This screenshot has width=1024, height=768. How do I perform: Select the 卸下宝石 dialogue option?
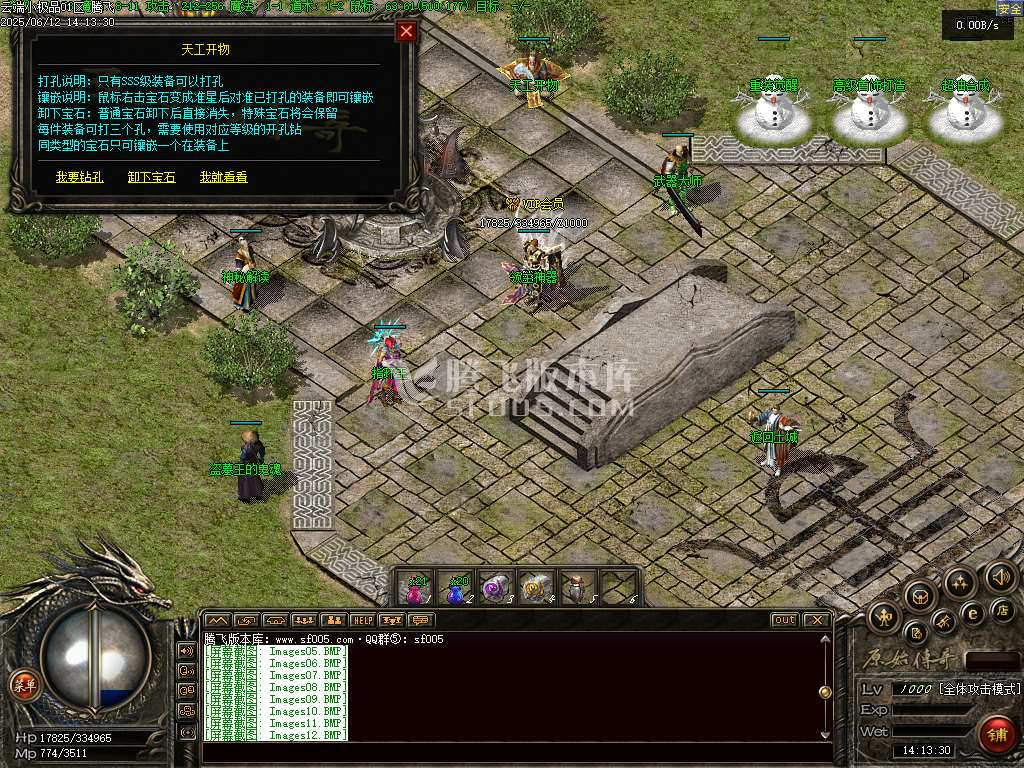[151, 177]
